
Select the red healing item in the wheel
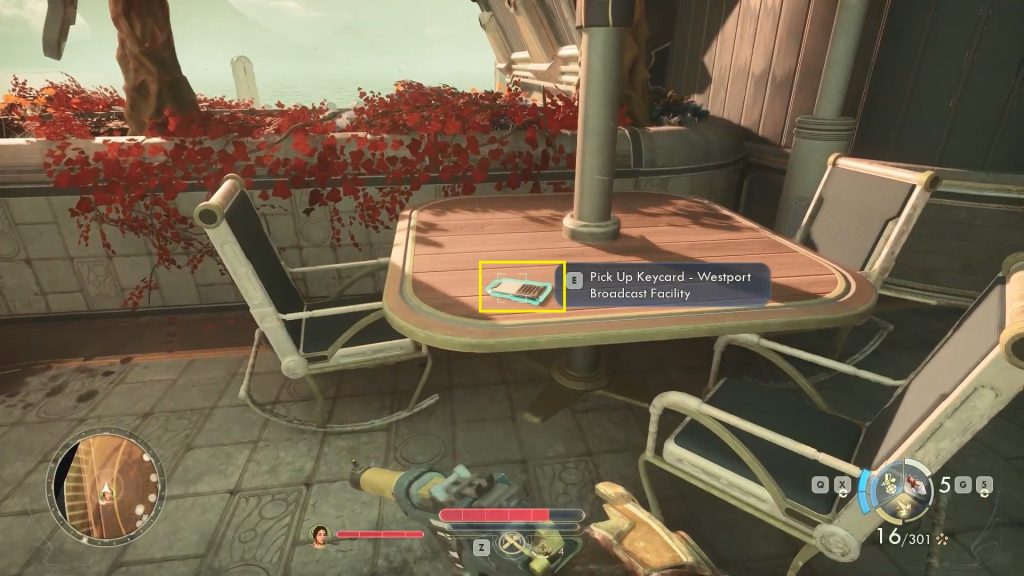point(913,485)
